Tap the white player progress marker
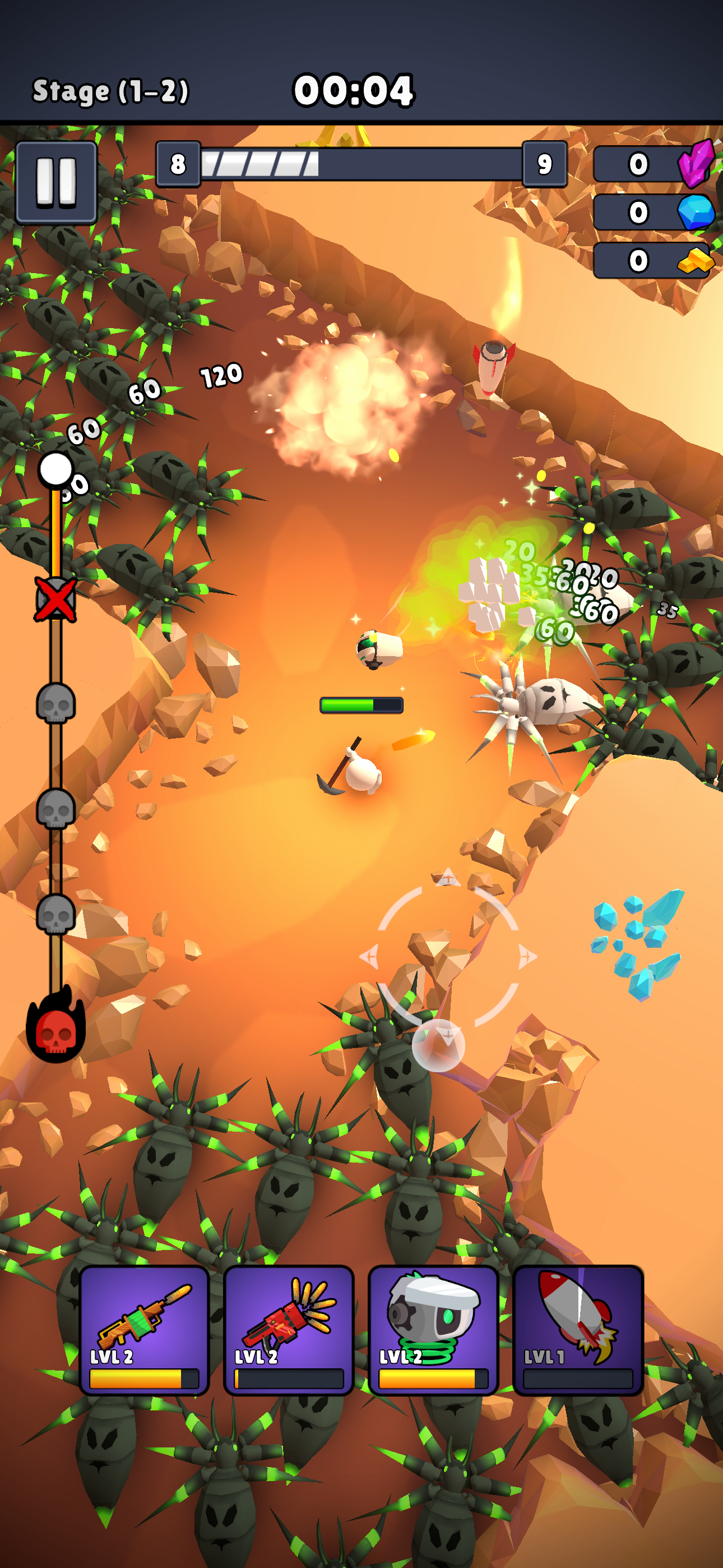The image size is (723, 1568). click(x=55, y=469)
